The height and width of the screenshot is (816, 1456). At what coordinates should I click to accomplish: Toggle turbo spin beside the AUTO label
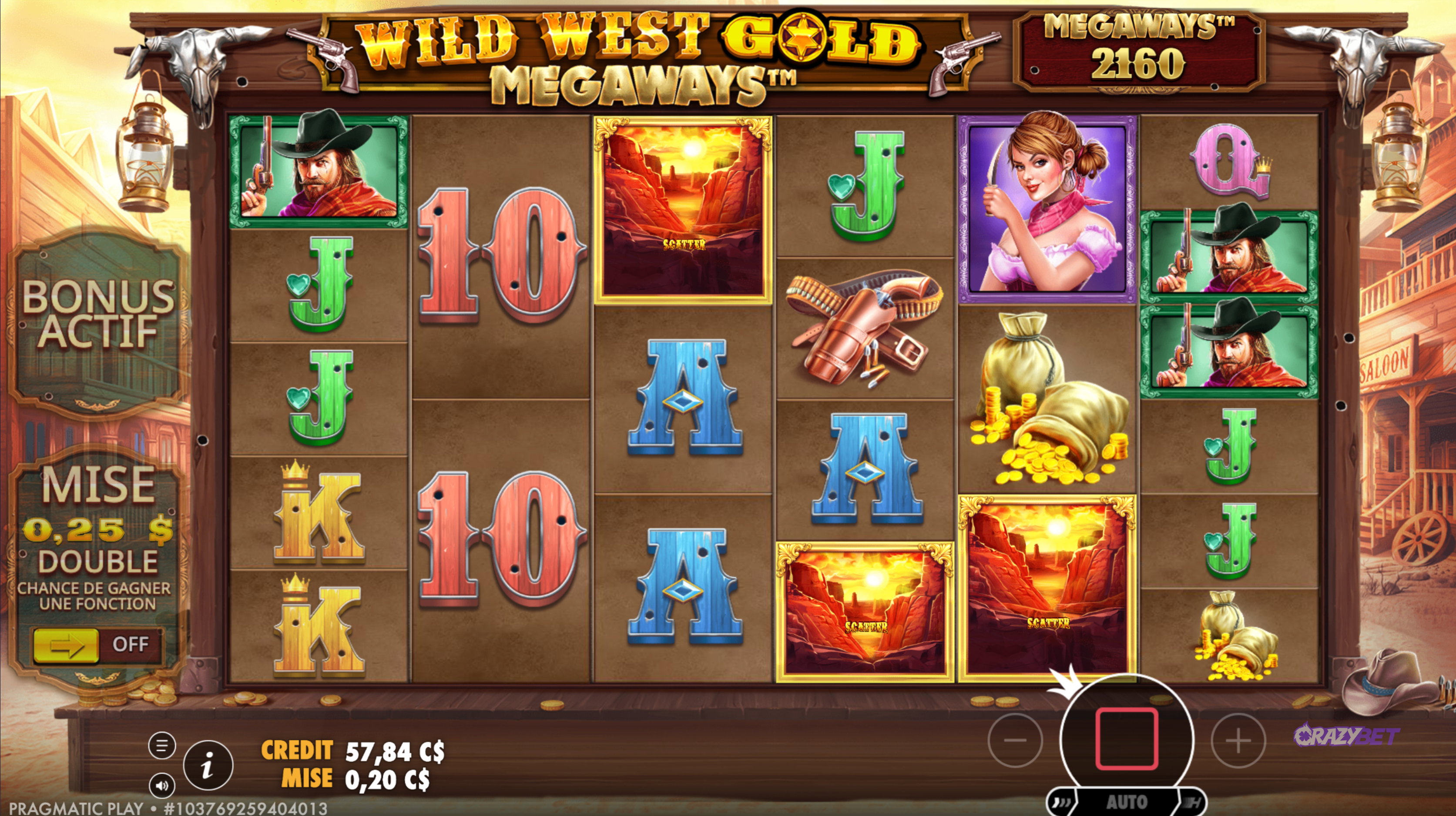tap(1193, 803)
